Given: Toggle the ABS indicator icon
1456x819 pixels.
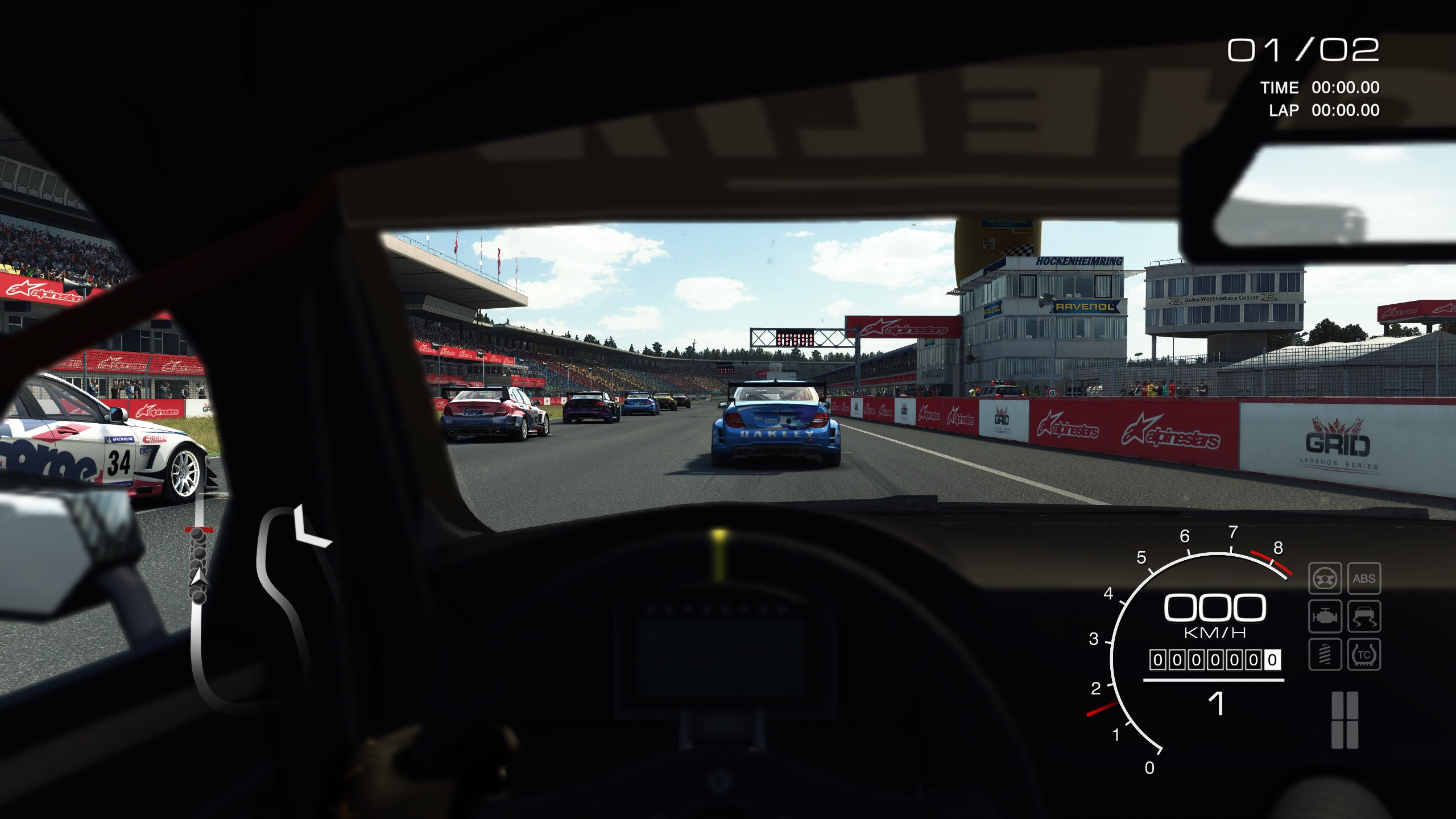Looking at the screenshot, I should (1364, 579).
